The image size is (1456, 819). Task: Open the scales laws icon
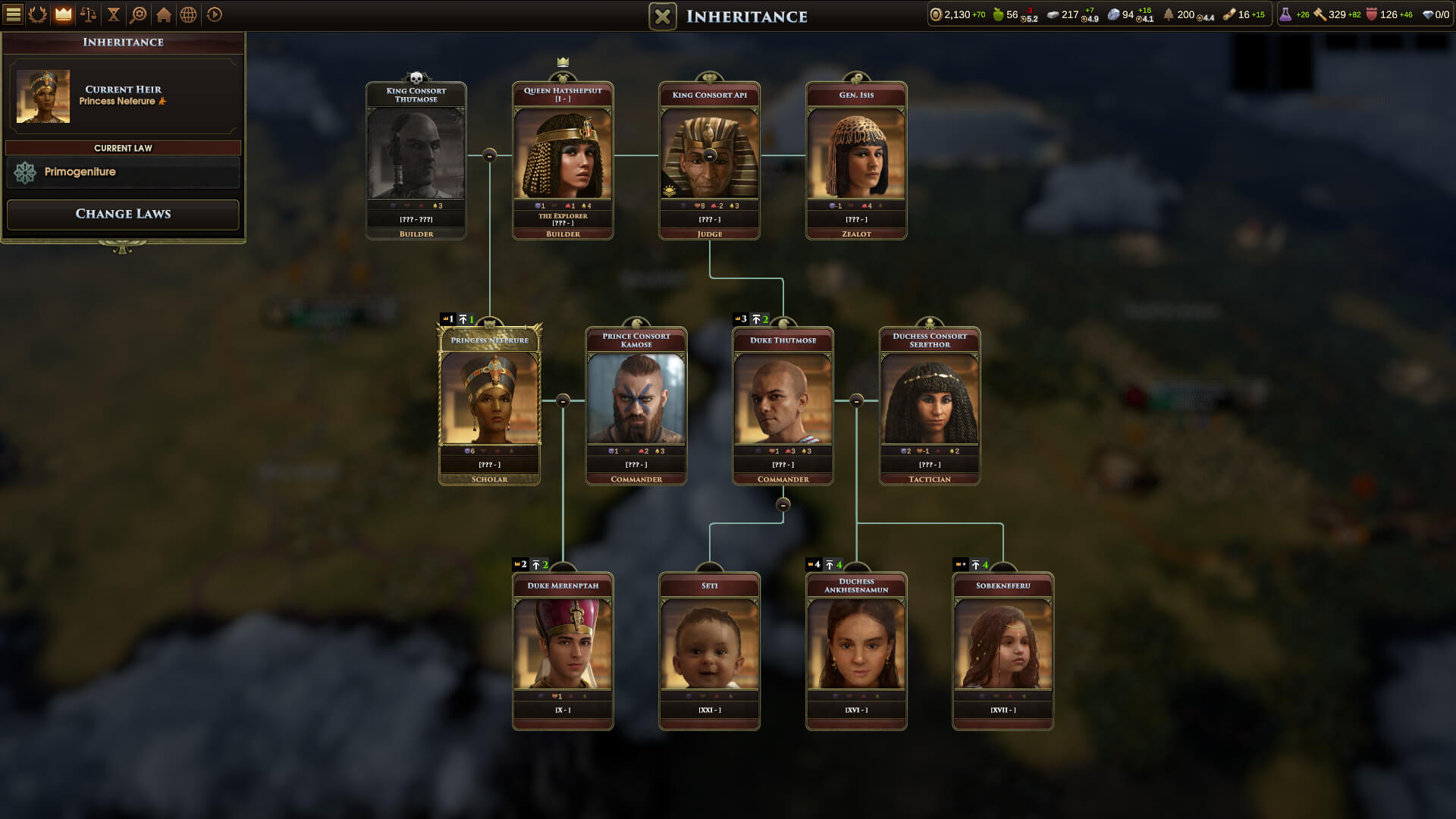tap(86, 14)
